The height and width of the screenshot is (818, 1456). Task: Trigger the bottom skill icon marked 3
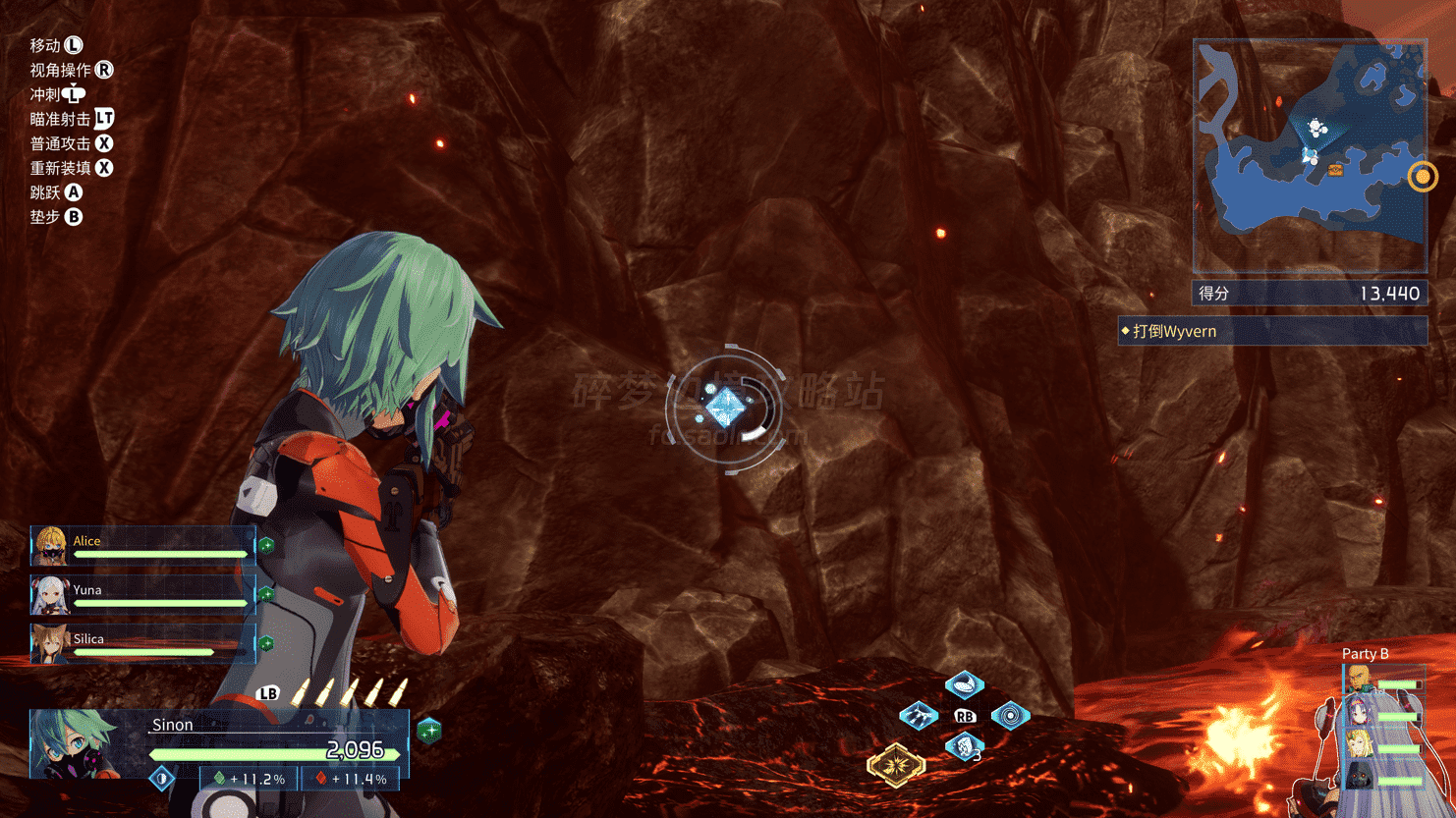point(964,747)
